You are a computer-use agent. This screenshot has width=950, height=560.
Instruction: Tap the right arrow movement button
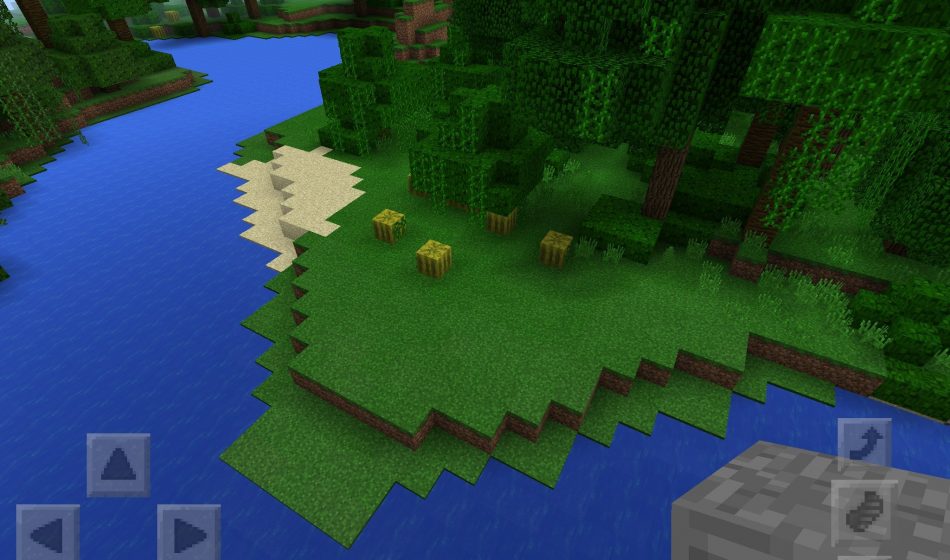(x=188, y=532)
